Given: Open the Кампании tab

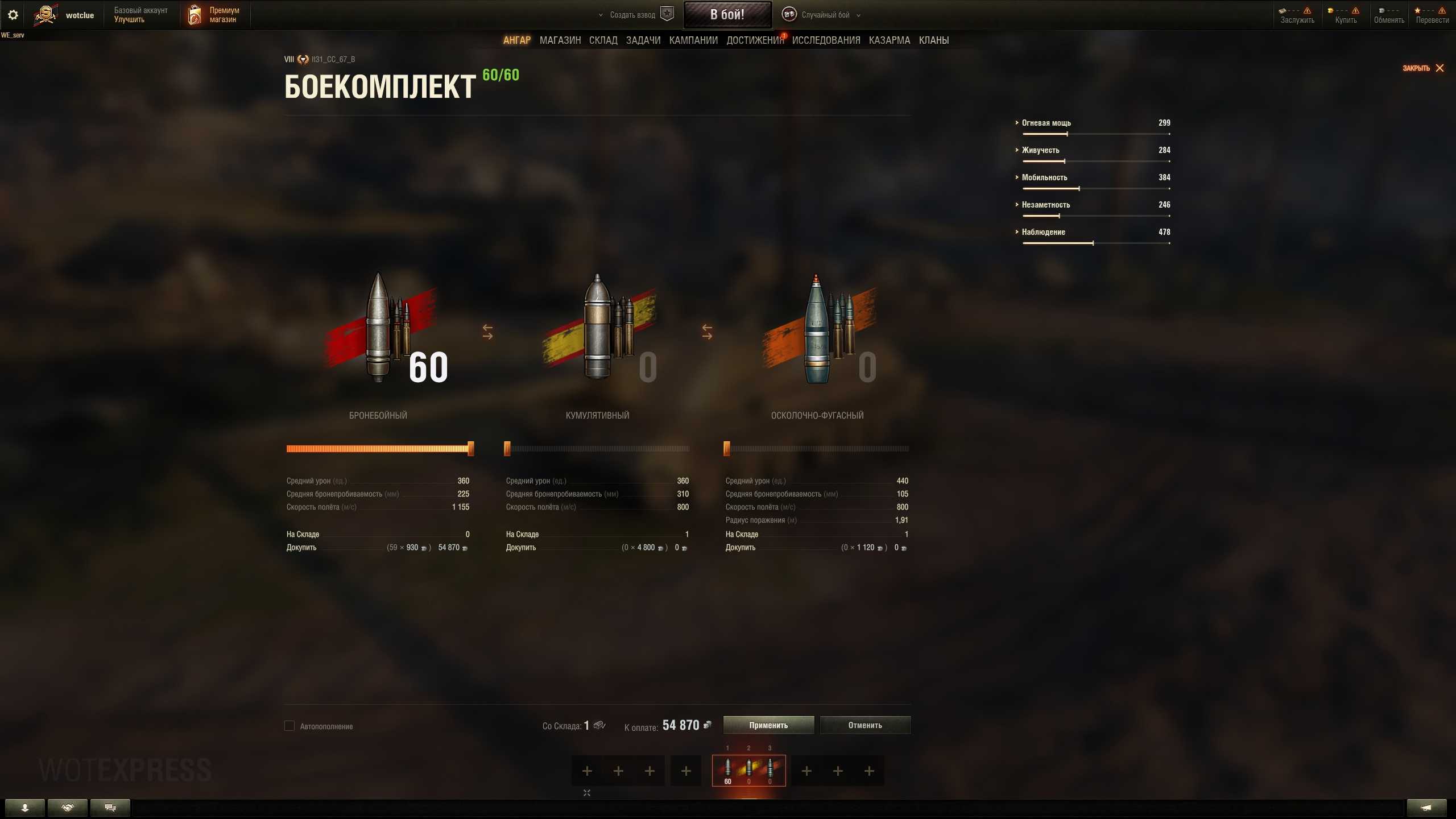Looking at the screenshot, I should point(693,40).
